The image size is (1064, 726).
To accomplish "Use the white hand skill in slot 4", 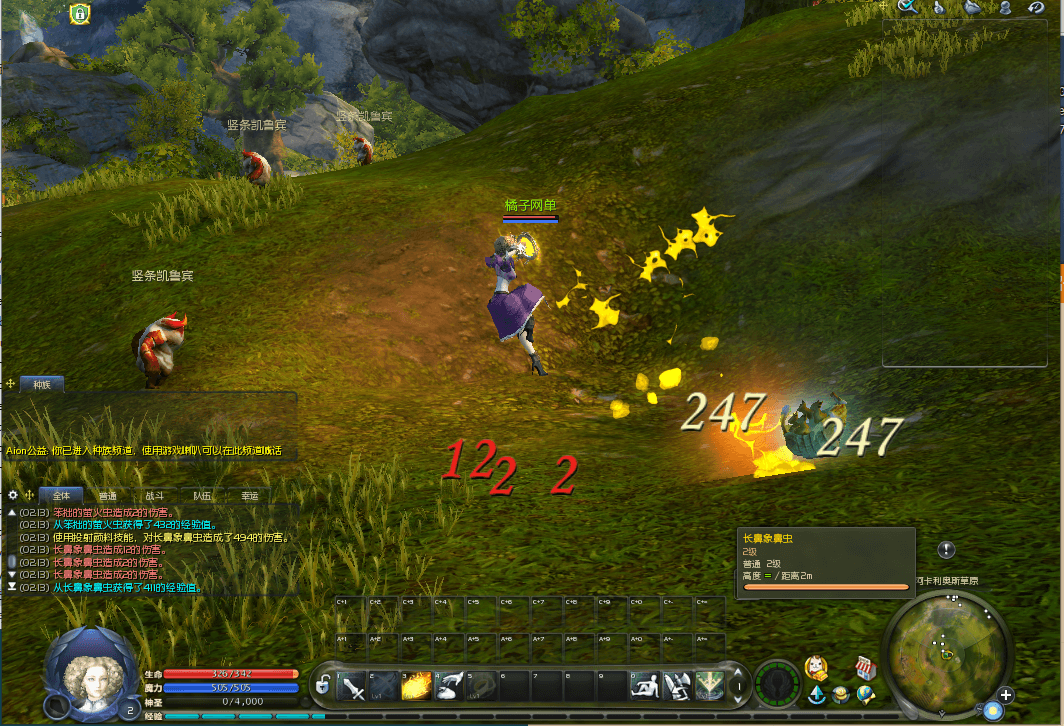I will pos(449,686).
